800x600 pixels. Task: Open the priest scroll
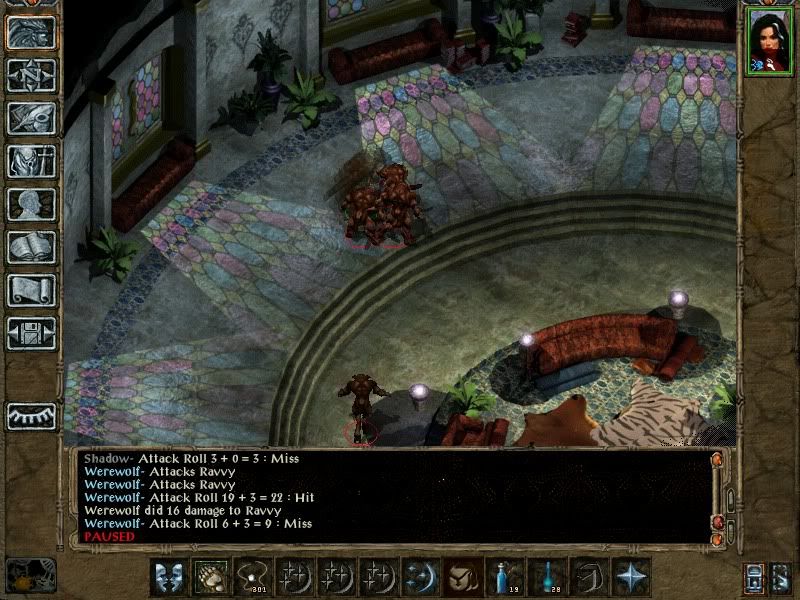[x=31, y=290]
